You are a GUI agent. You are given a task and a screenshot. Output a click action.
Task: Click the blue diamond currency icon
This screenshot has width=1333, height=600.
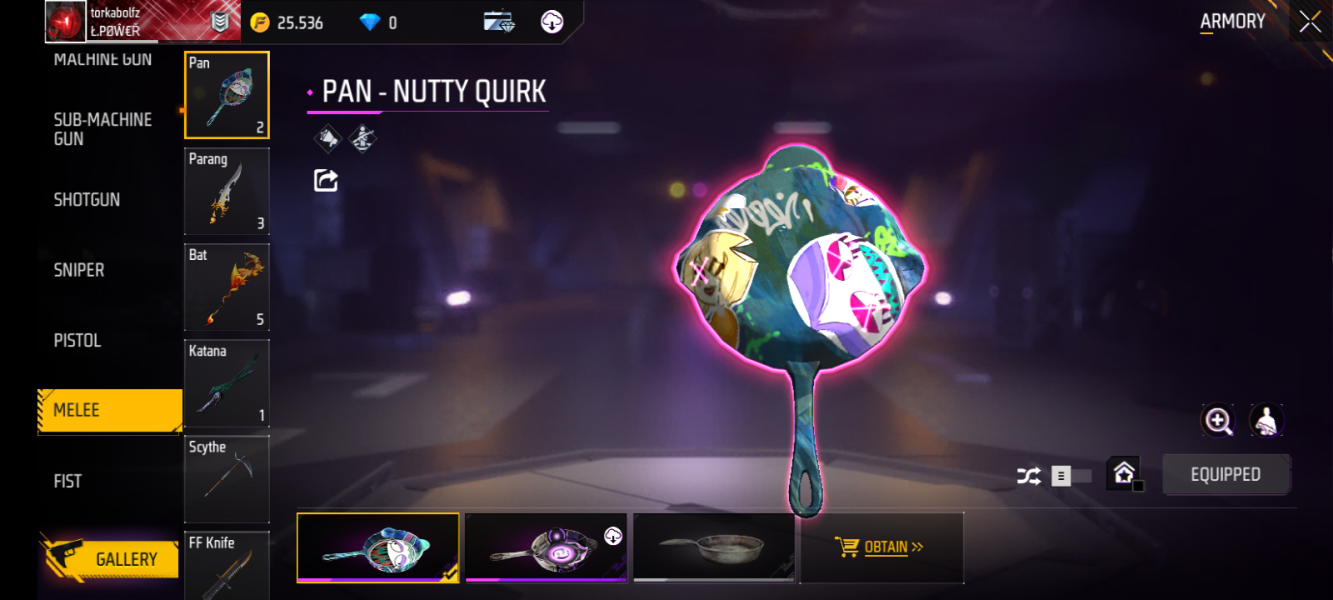(370, 22)
